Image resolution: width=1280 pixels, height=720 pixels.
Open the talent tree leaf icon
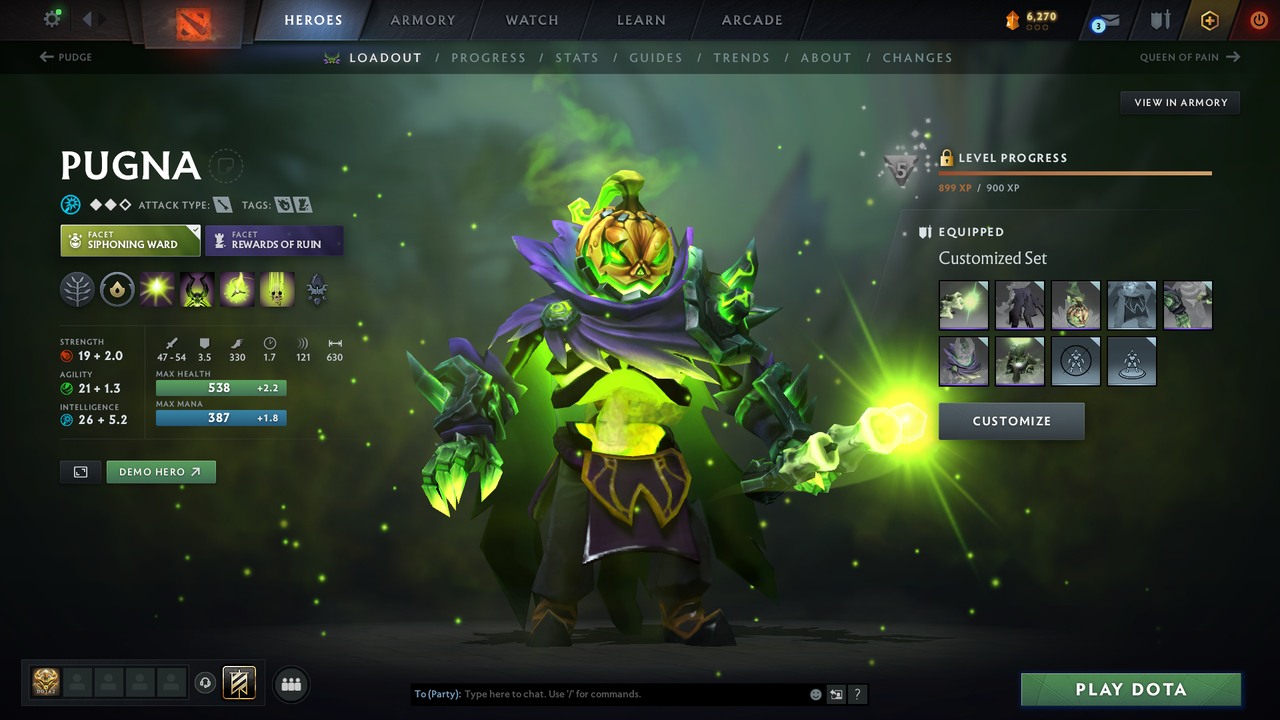77,289
